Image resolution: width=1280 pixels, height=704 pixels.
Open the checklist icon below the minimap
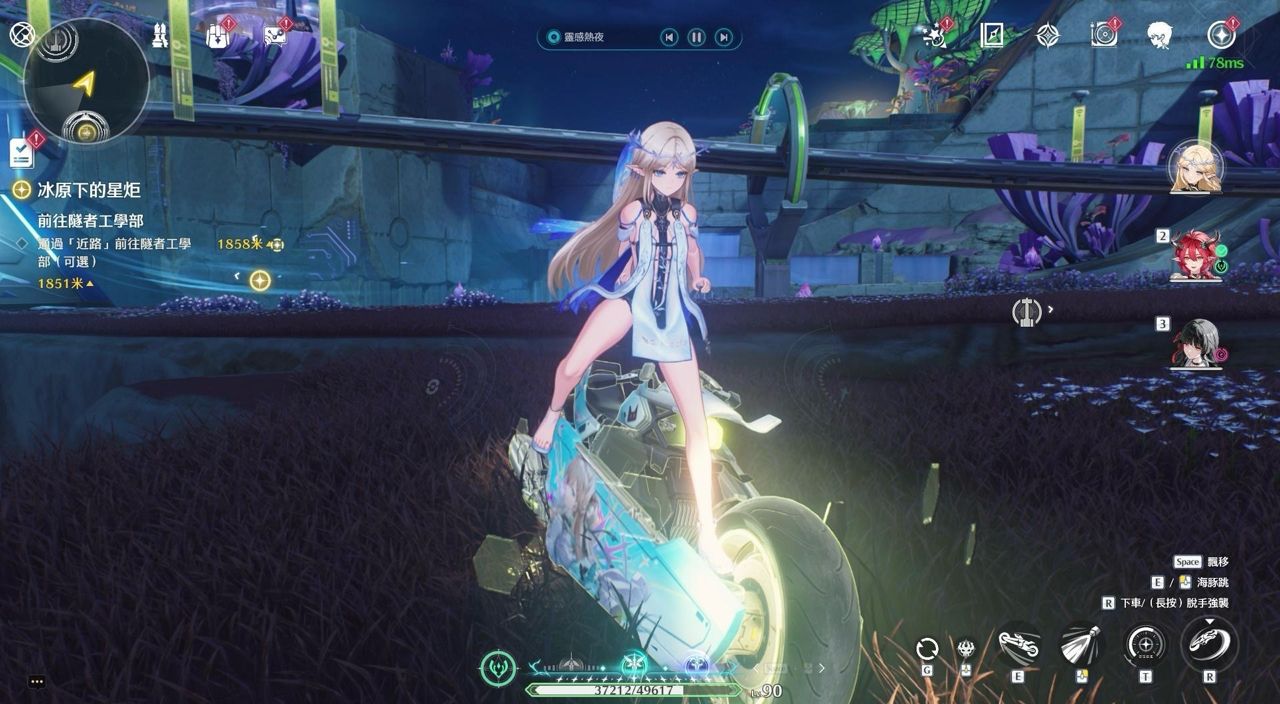click(21, 152)
